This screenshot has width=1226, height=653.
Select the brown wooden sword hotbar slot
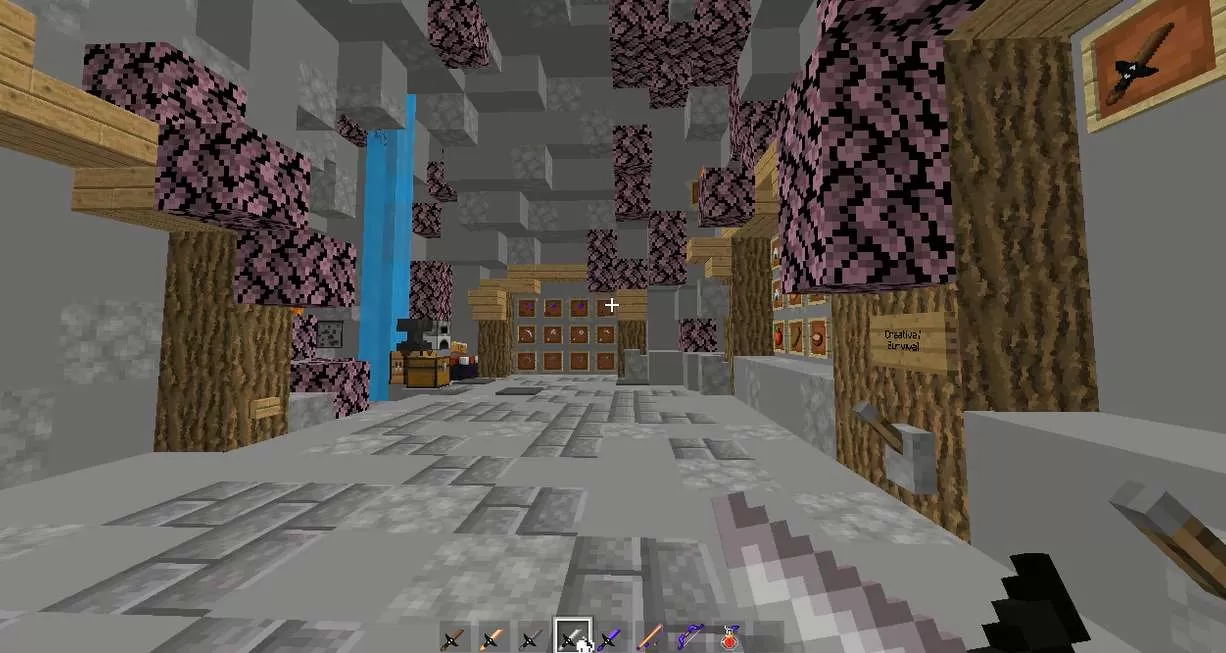tap(454, 638)
